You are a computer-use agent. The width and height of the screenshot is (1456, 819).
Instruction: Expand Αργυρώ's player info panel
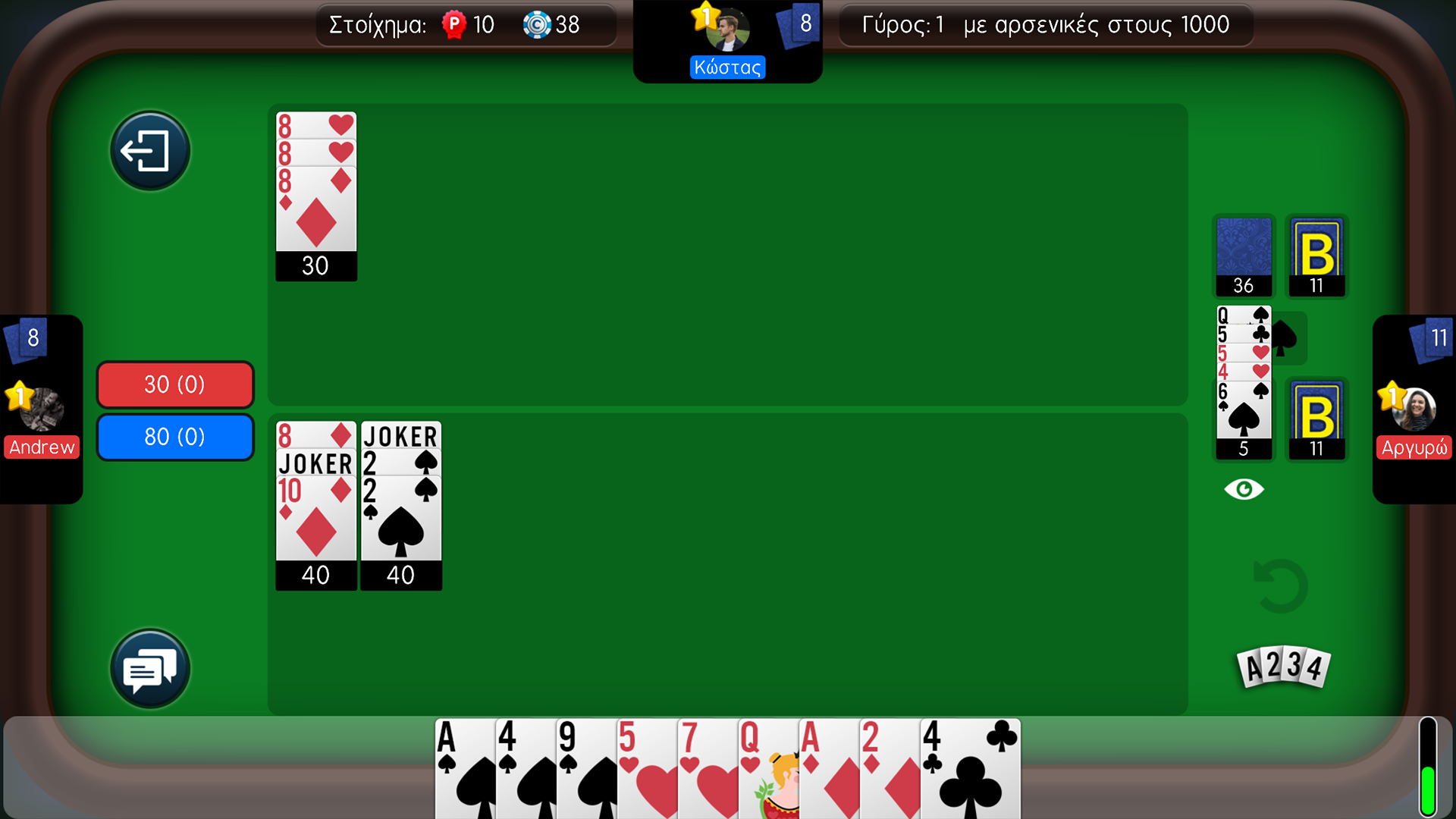pos(1415,409)
